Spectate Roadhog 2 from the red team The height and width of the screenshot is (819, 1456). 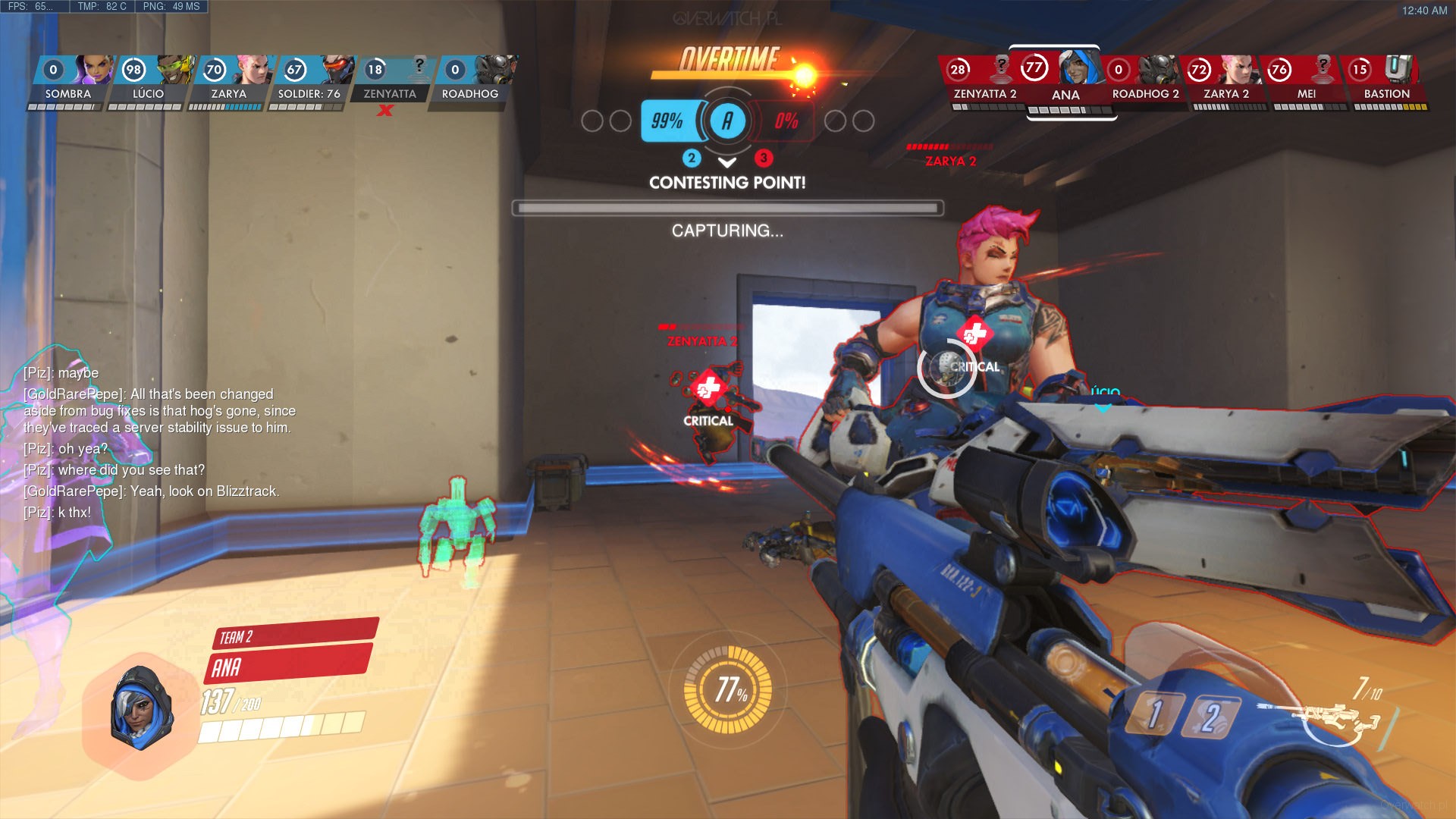click(x=1145, y=80)
